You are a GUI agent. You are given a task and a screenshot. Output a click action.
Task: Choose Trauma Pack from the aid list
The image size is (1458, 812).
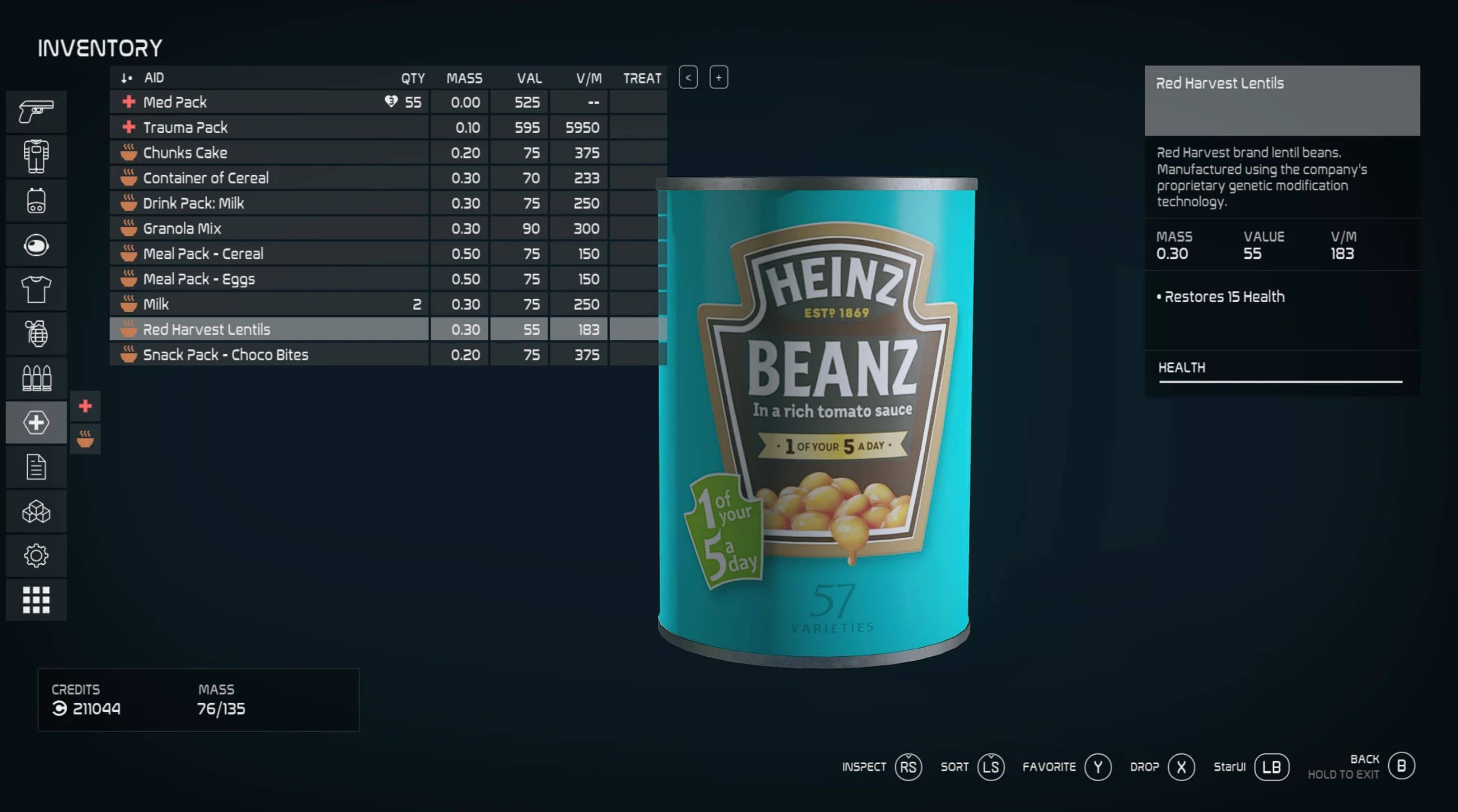tap(269, 127)
